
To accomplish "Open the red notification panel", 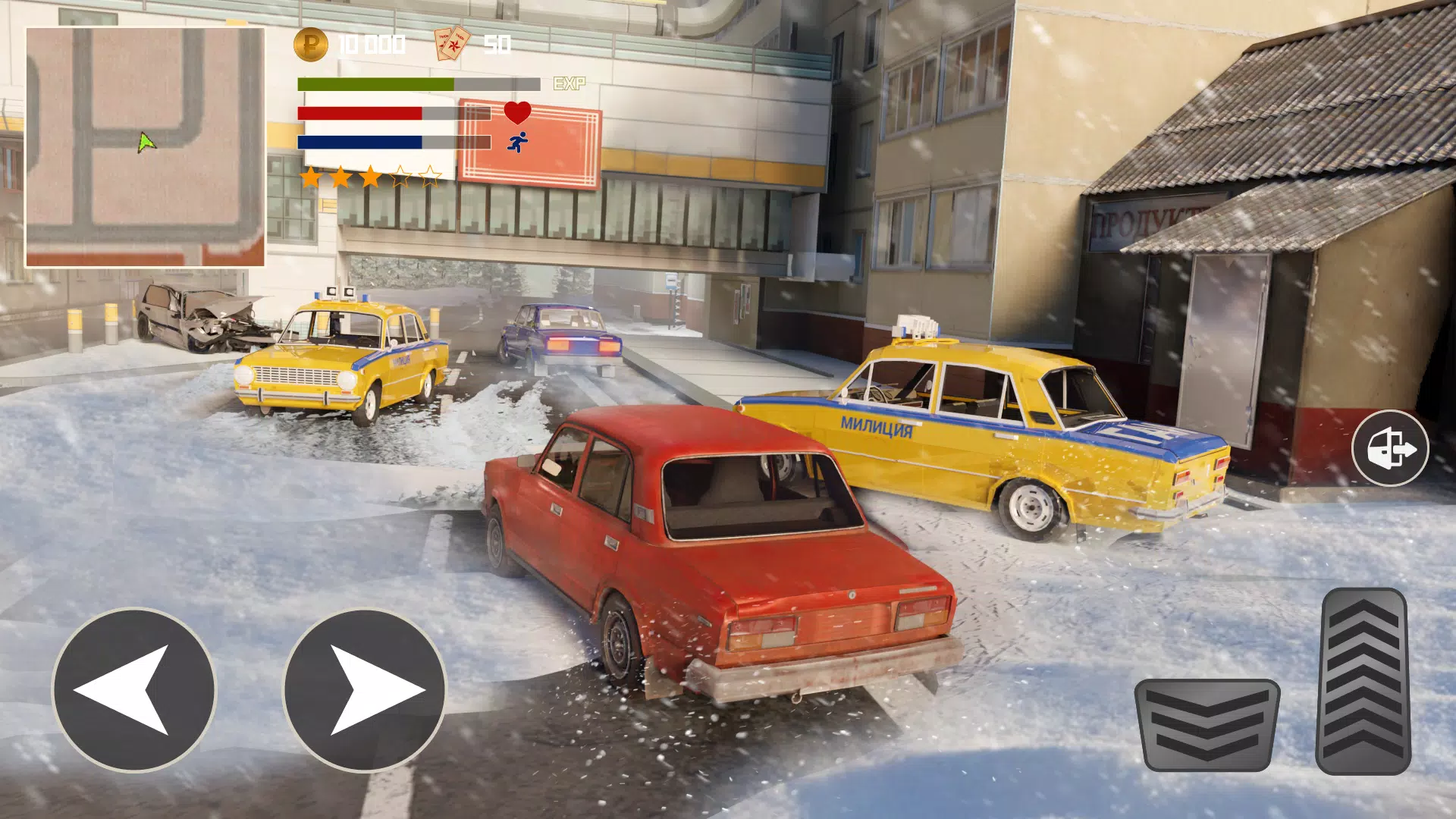I will point(529,140).
